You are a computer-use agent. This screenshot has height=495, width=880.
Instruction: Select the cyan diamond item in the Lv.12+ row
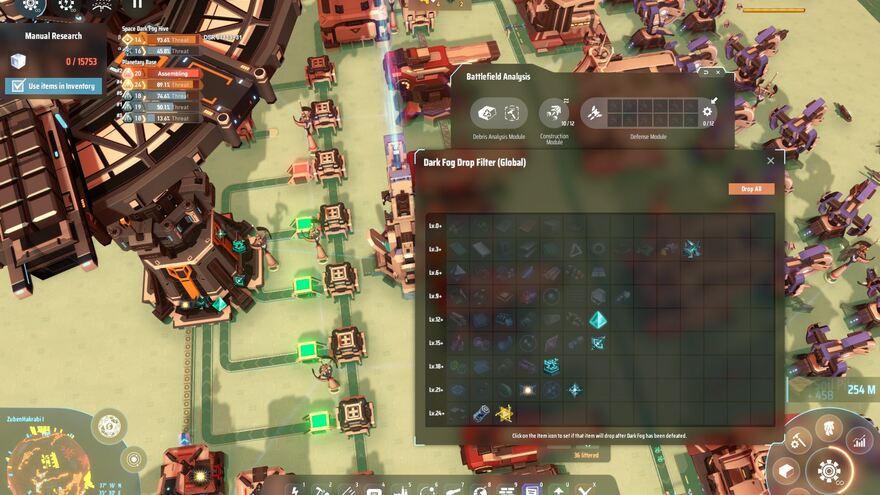tap(597, 320)
